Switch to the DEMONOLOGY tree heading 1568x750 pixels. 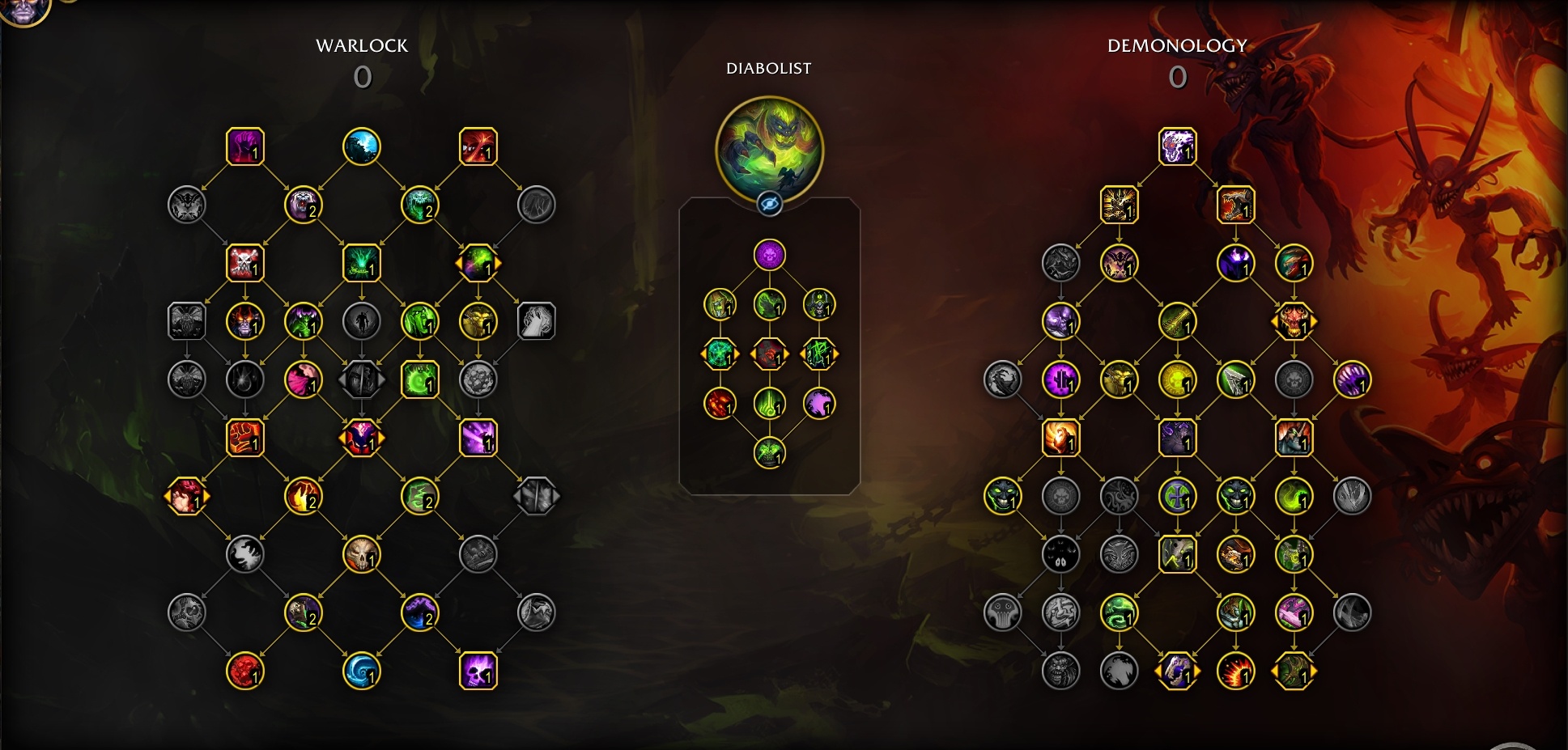point(1178,46)
